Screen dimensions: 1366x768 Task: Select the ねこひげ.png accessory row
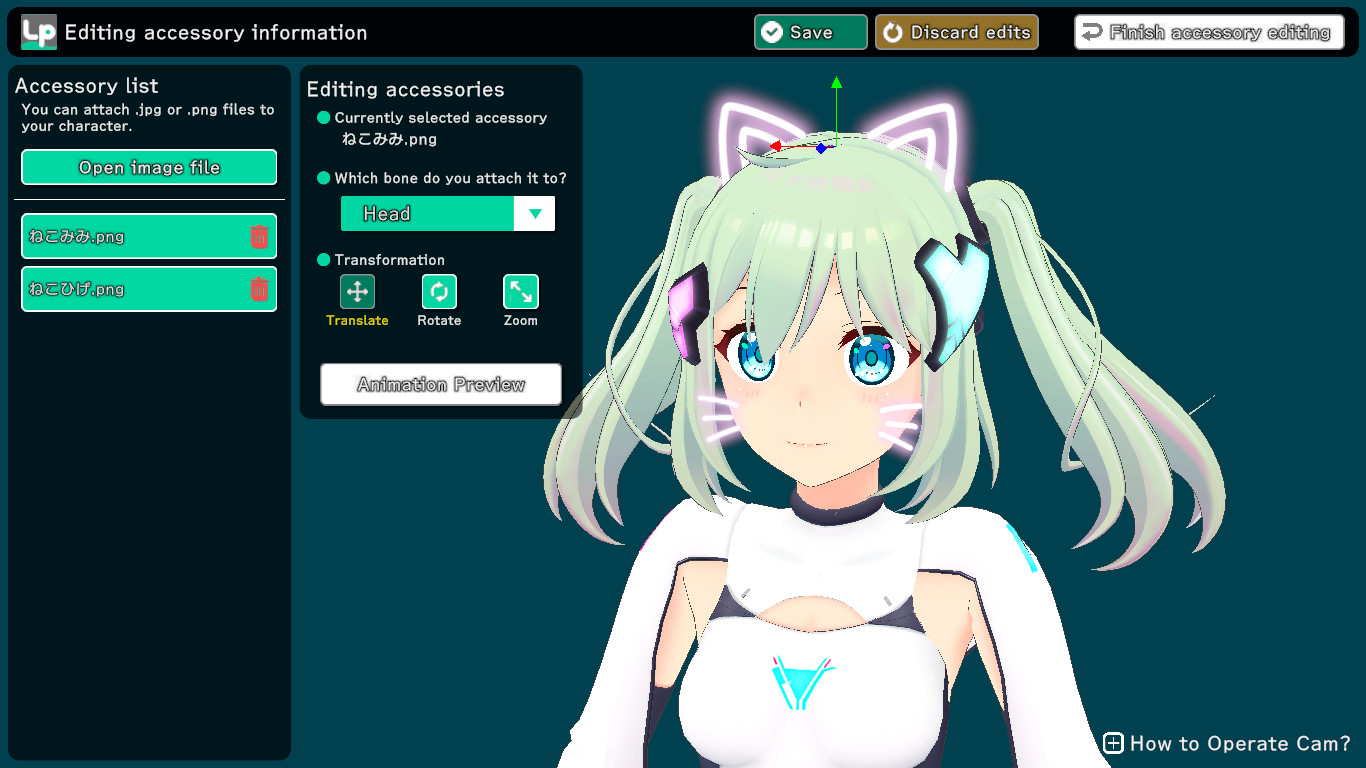point(130,289)
